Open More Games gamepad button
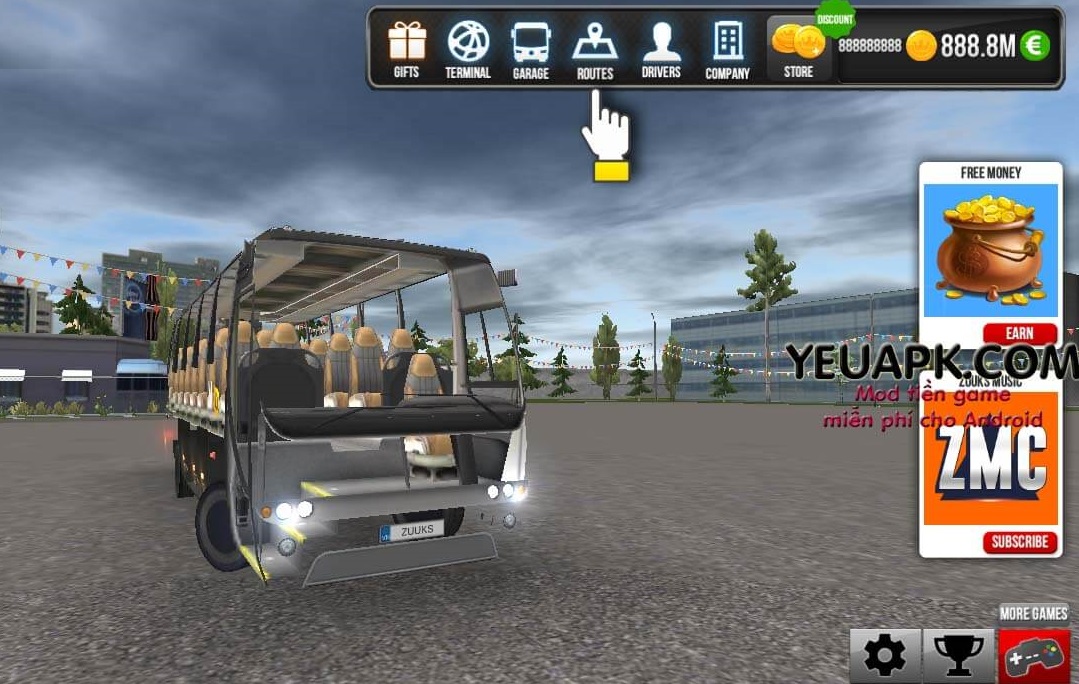 tap(1034, 656)
